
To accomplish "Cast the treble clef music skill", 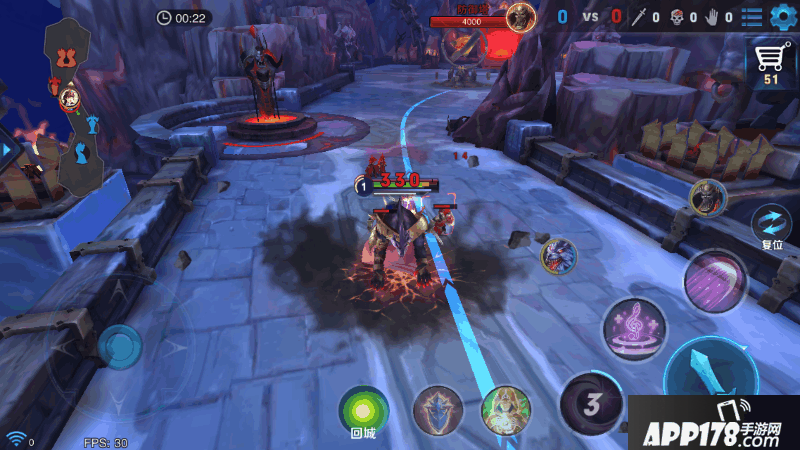I will pyautogui.click(x=634, y=325).
